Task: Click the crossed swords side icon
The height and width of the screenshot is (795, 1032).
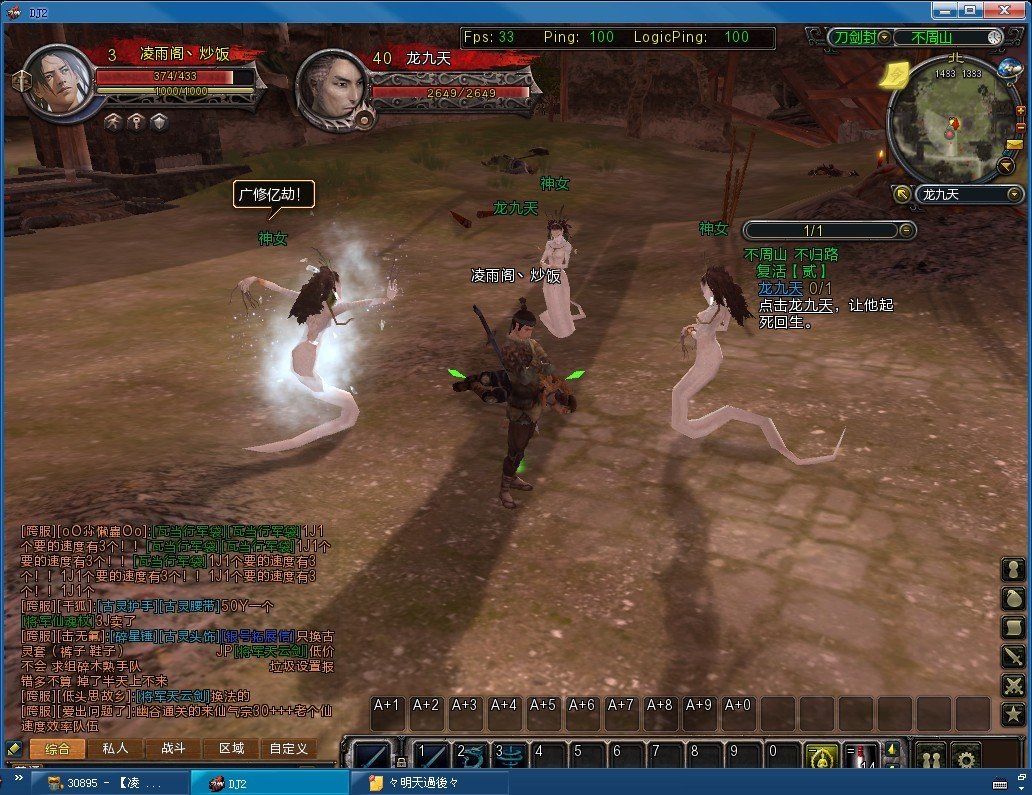Action: pyautogui.click(x=1013, y=686)
